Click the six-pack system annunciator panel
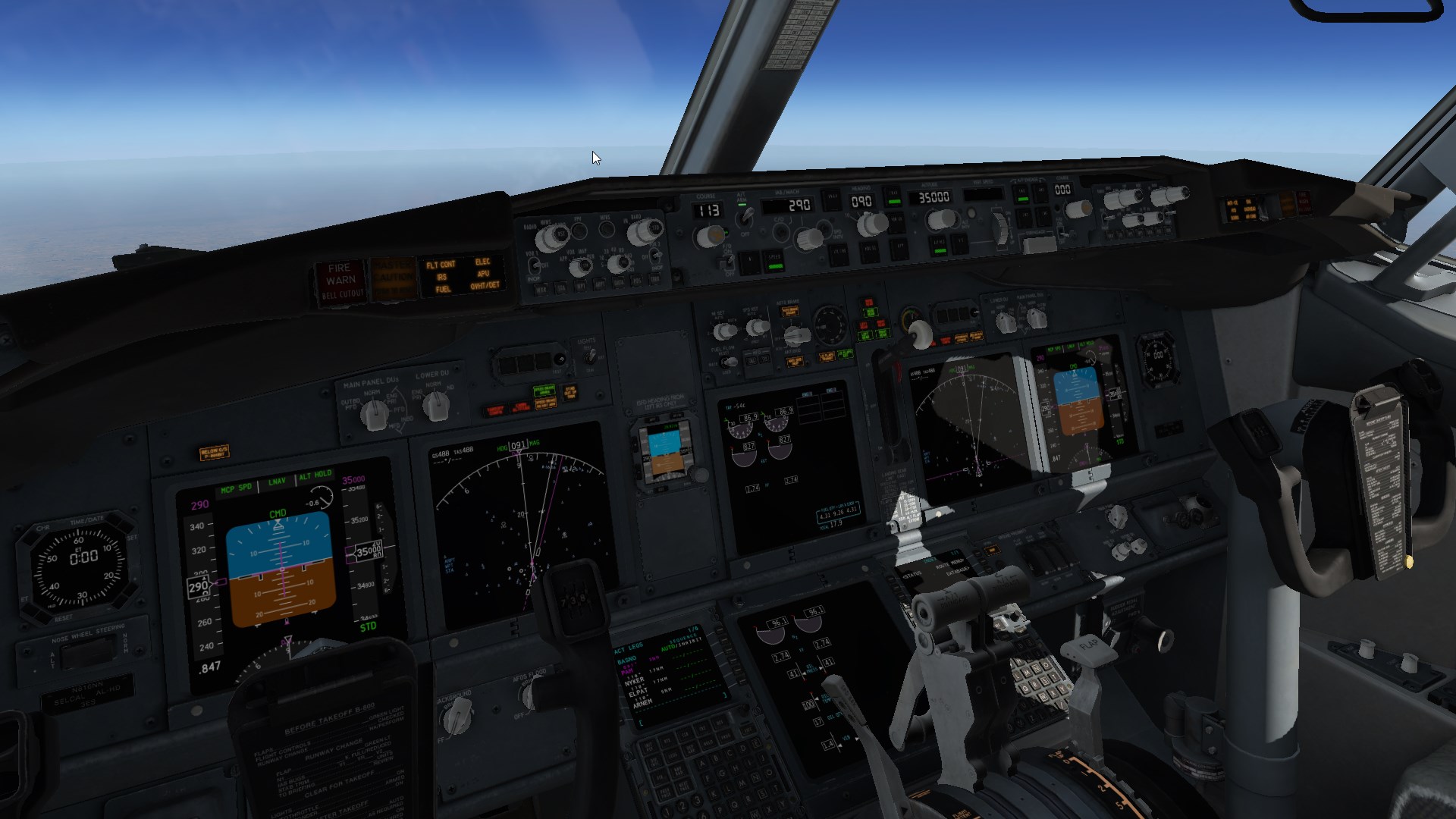This screenshot has width=1456, height=819. 462,275
